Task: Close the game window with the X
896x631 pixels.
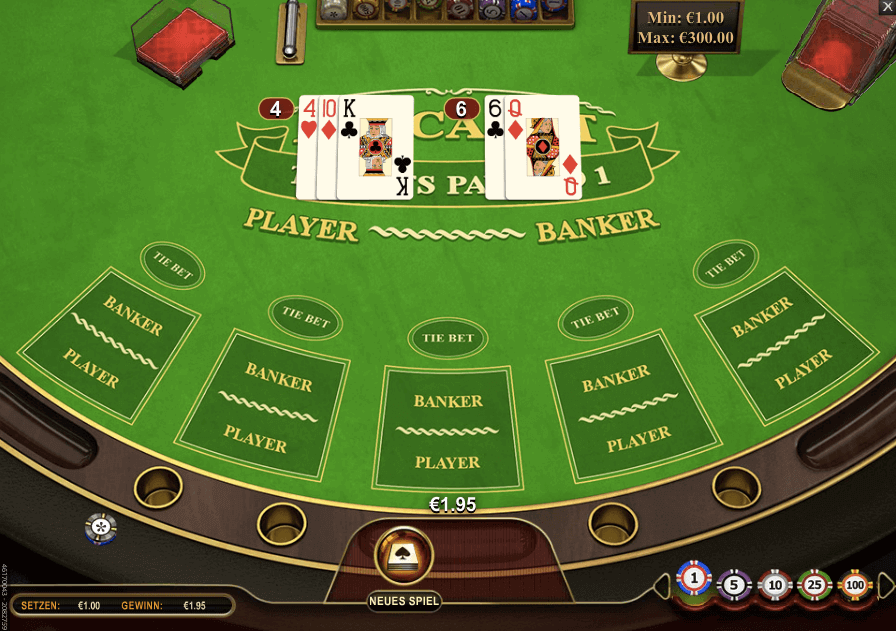Action: point(886,8)
